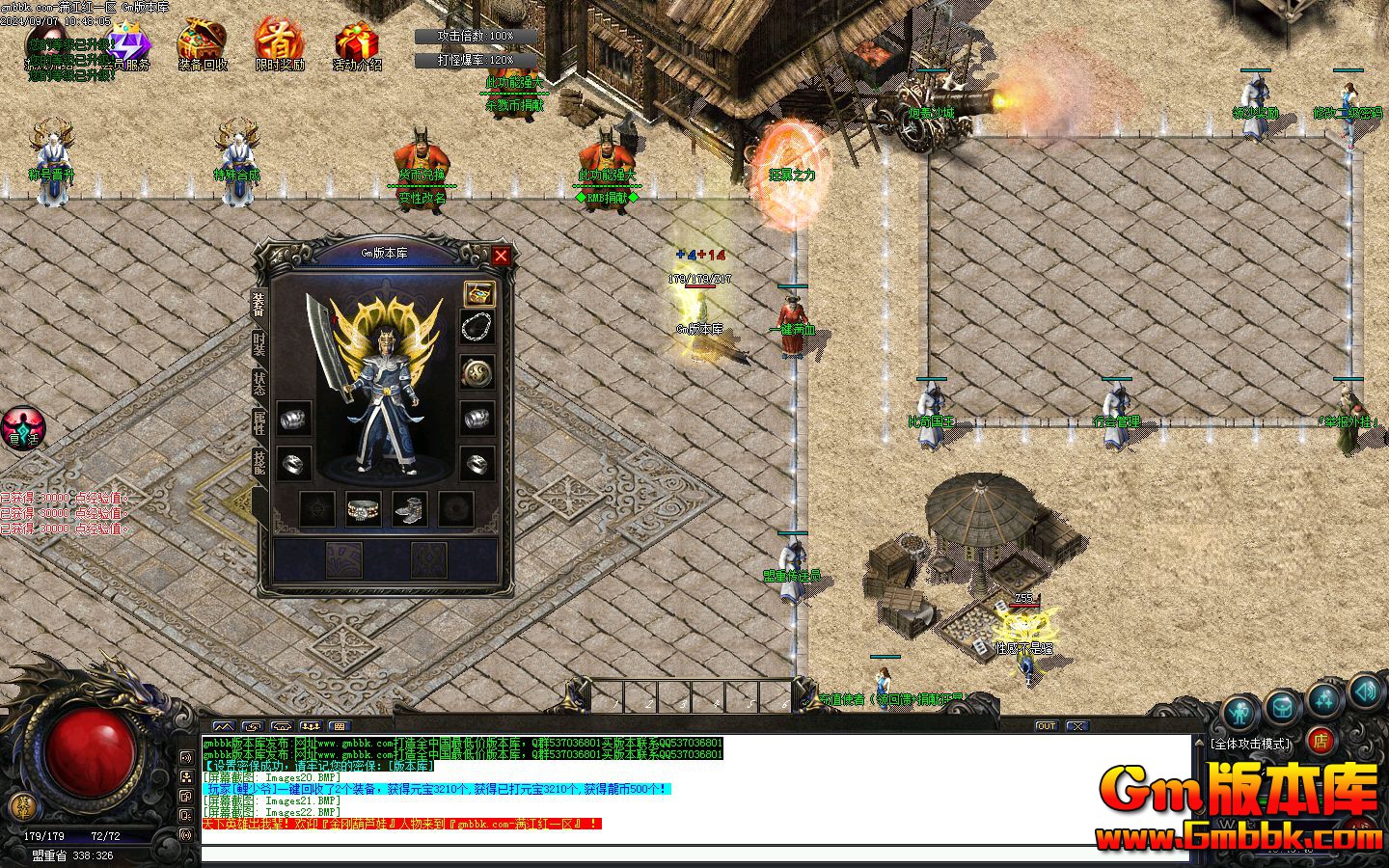The width and height of the screenshot is (1389, 868).
Task: Close the Gm版本库 character panel
Action: pyautogui.click(x=501, y=256)
